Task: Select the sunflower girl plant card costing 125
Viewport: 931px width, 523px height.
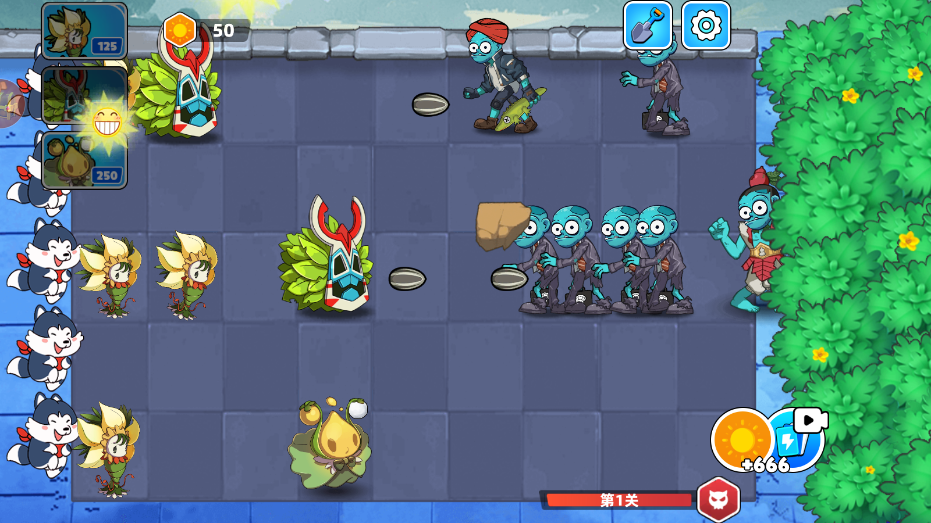Action: click(x=84, y=30)
